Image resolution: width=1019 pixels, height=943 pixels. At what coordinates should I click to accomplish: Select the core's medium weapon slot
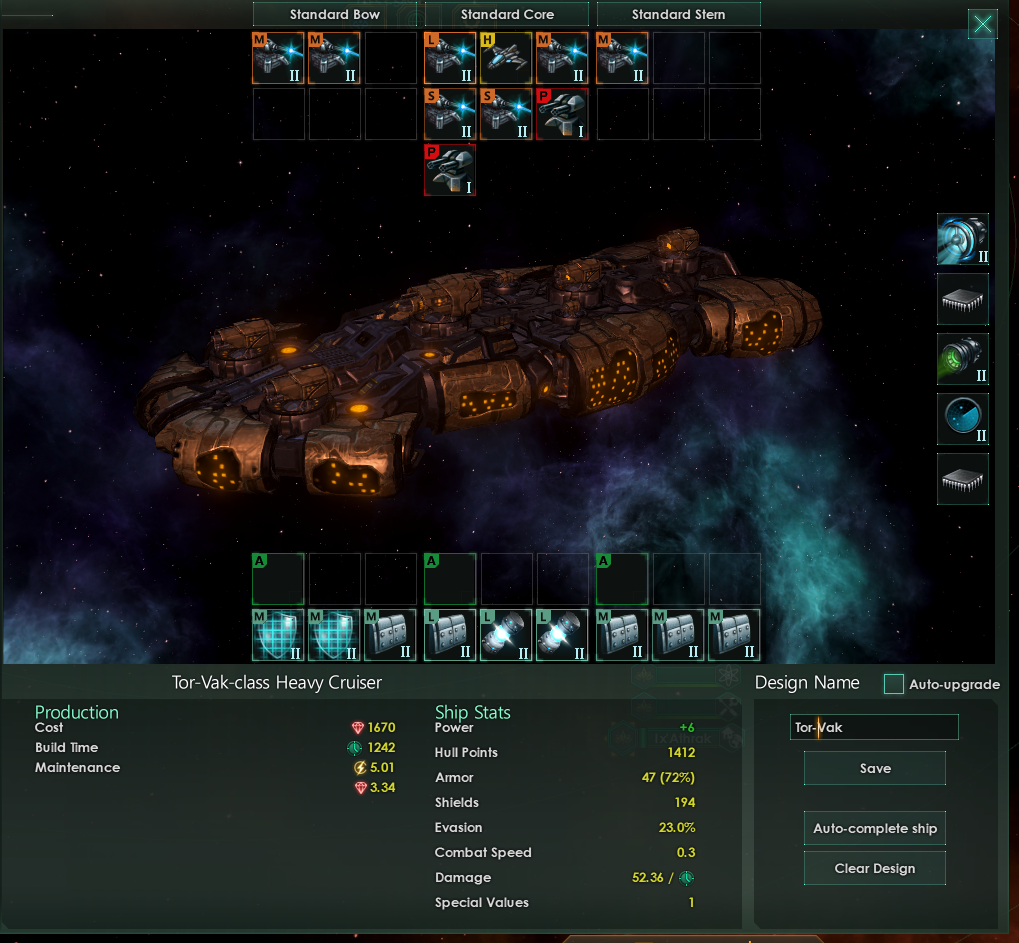click(562, 58)
